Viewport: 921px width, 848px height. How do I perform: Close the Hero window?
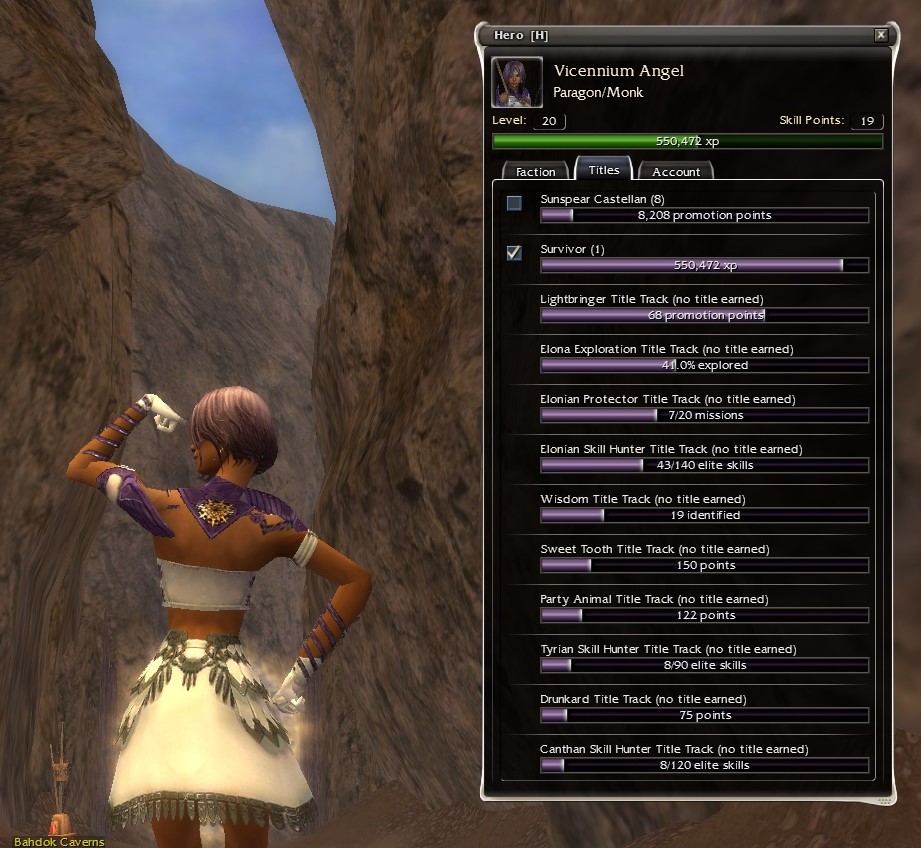880,35
